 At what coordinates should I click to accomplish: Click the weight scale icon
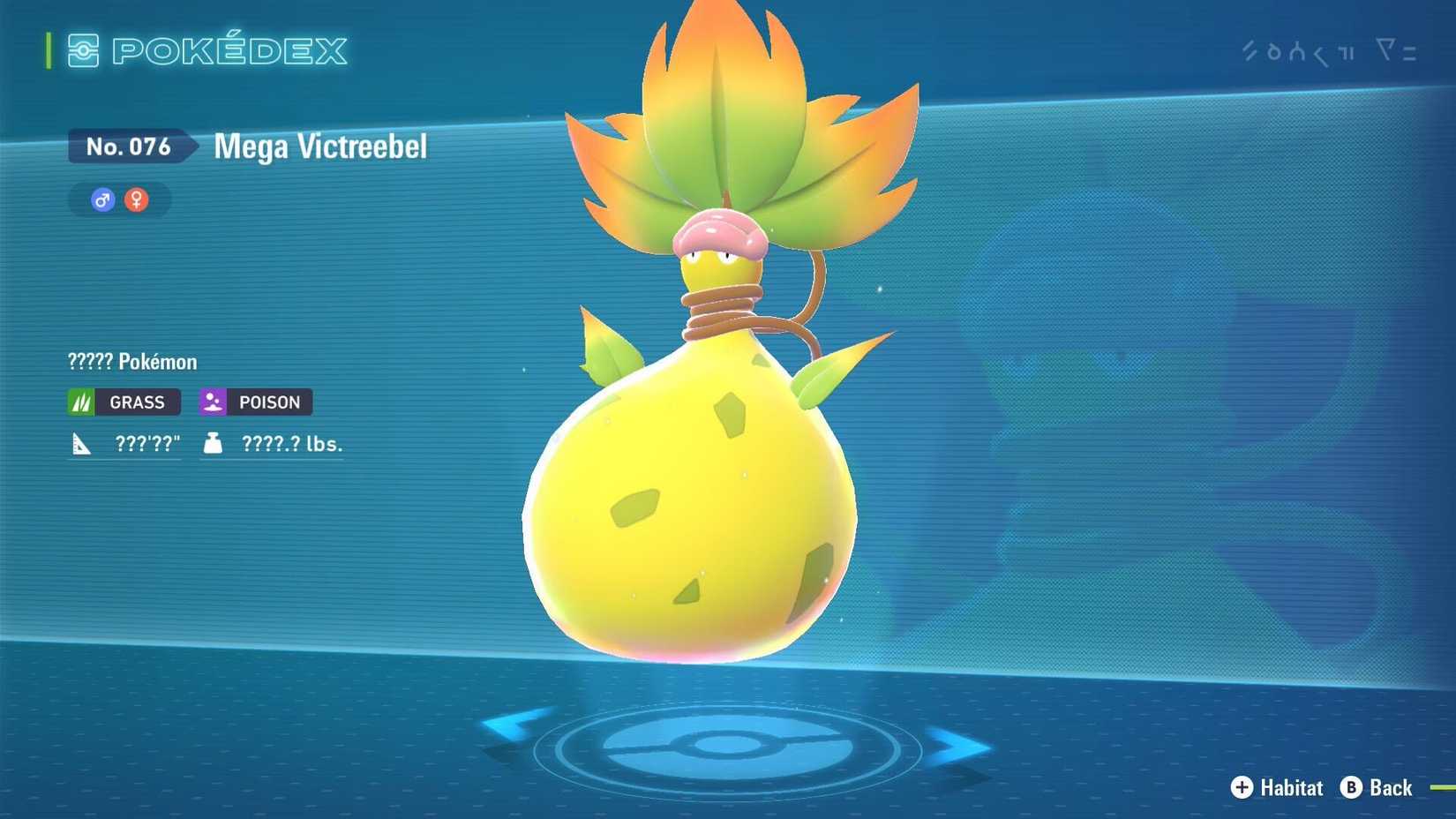coord(212,443)
